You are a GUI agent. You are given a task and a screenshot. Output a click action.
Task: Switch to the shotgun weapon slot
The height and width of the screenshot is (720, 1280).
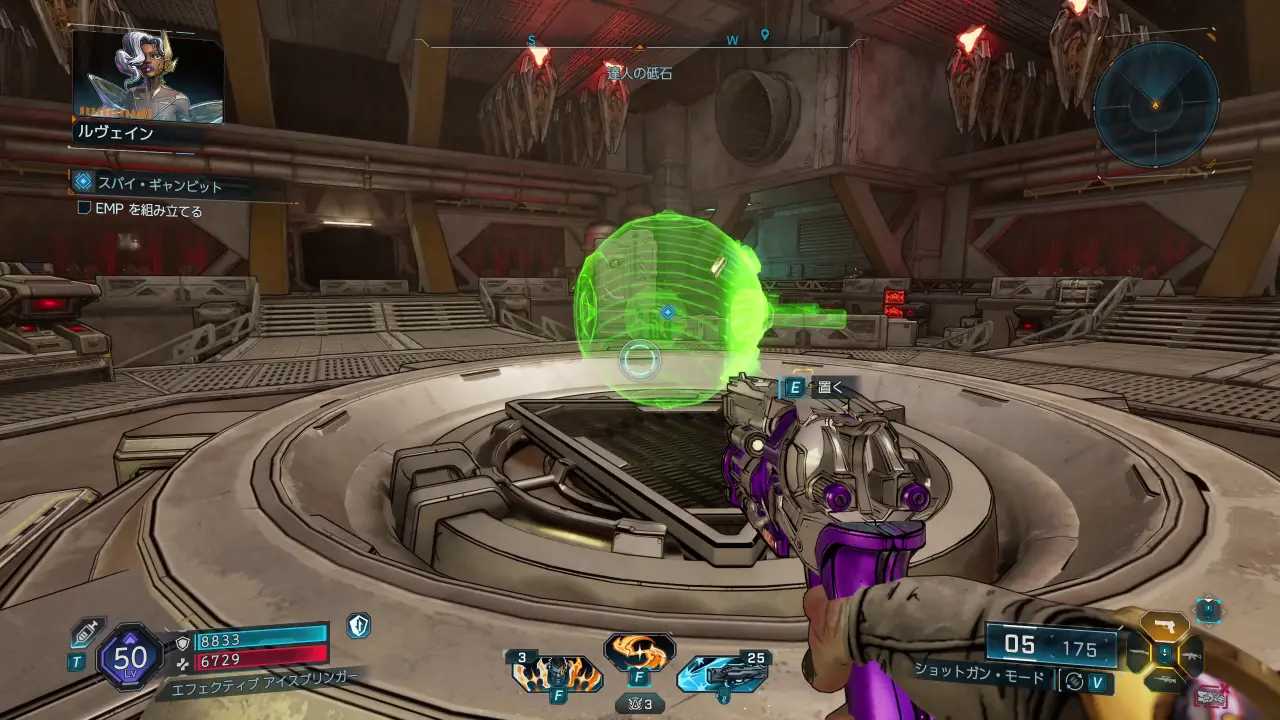(1136, 654)
